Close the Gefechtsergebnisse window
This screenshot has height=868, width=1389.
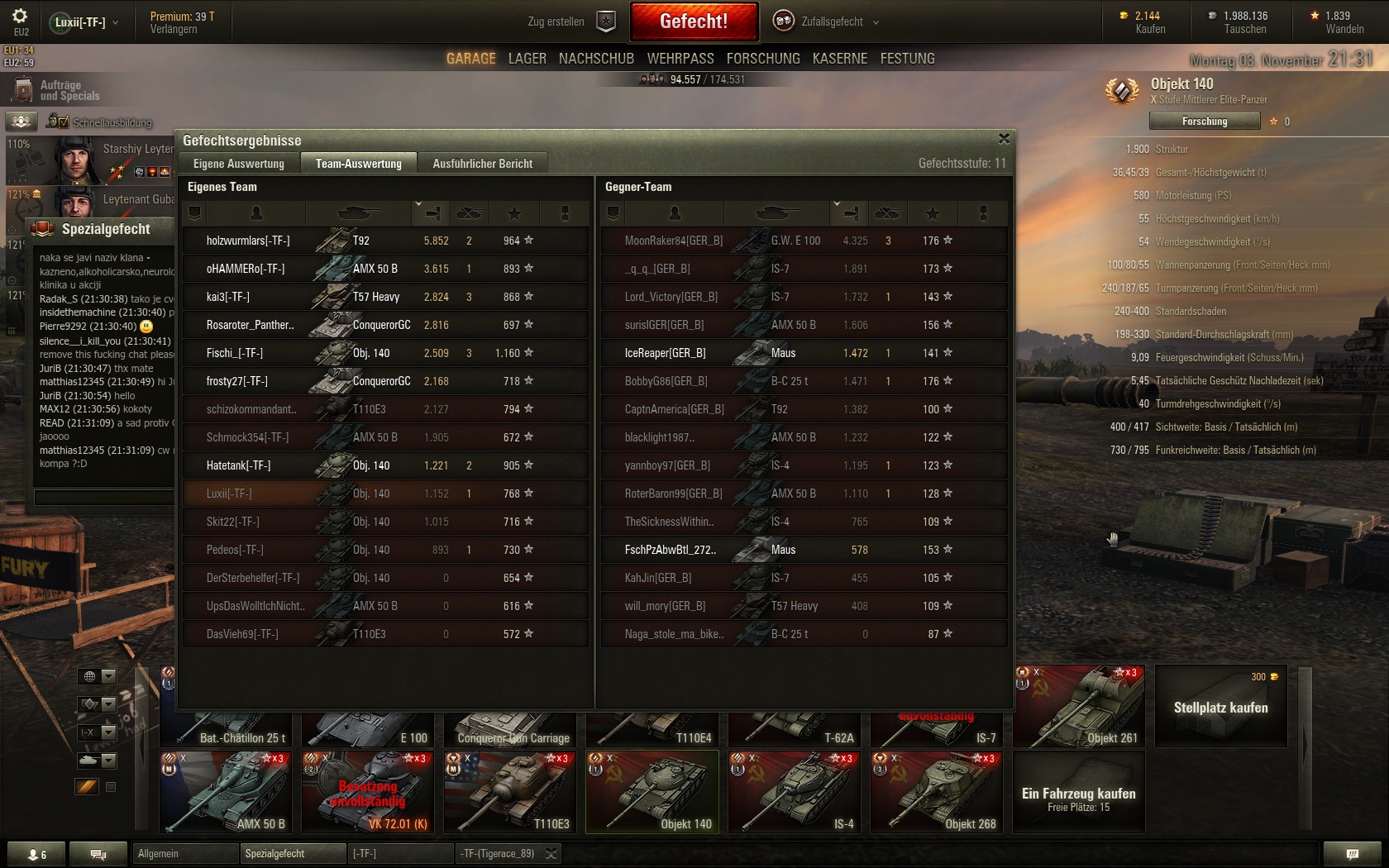tap(1004, 139)
